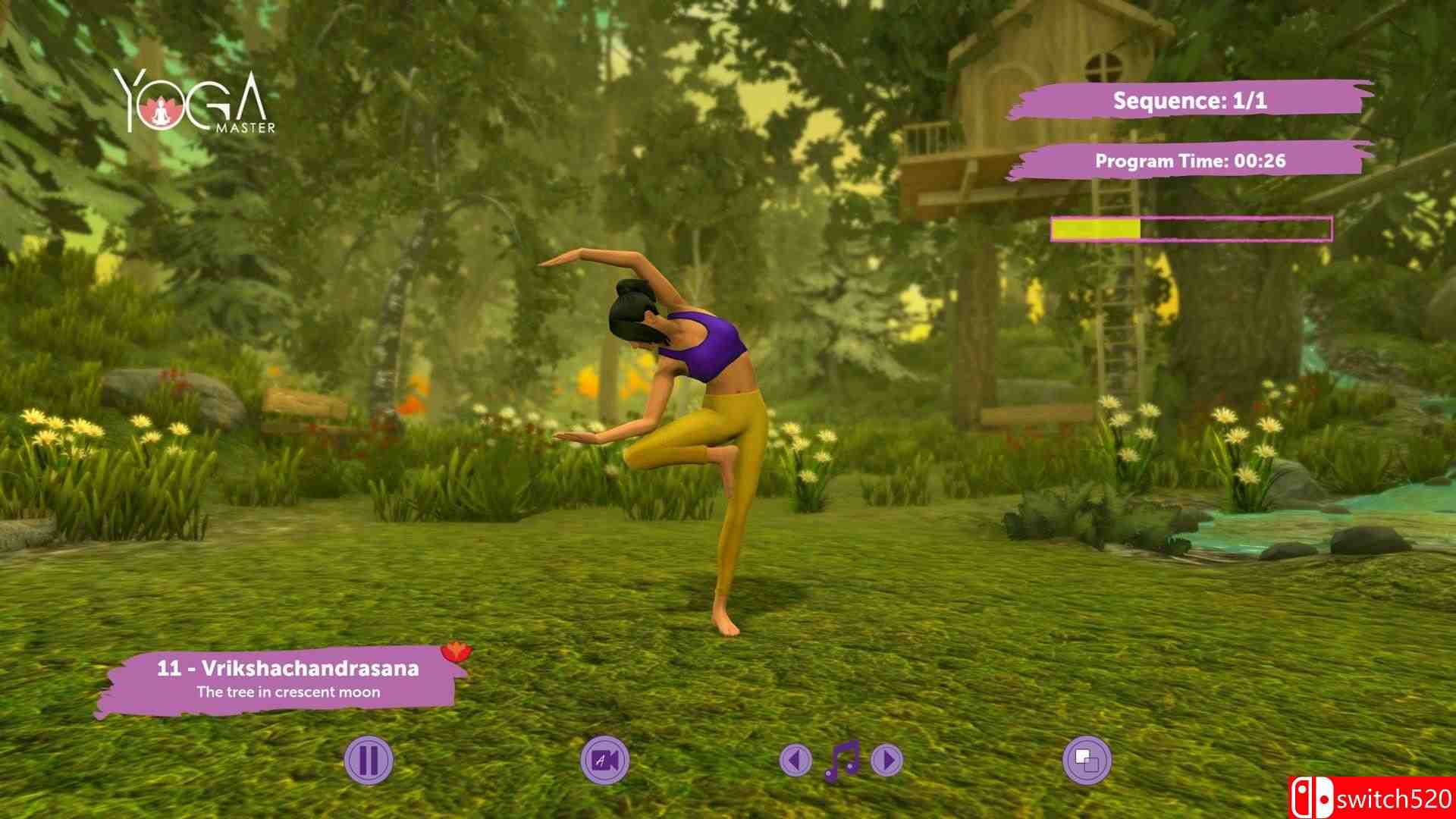
Task: Click the overlapping squares button
Action: (x=1087, y=760)
